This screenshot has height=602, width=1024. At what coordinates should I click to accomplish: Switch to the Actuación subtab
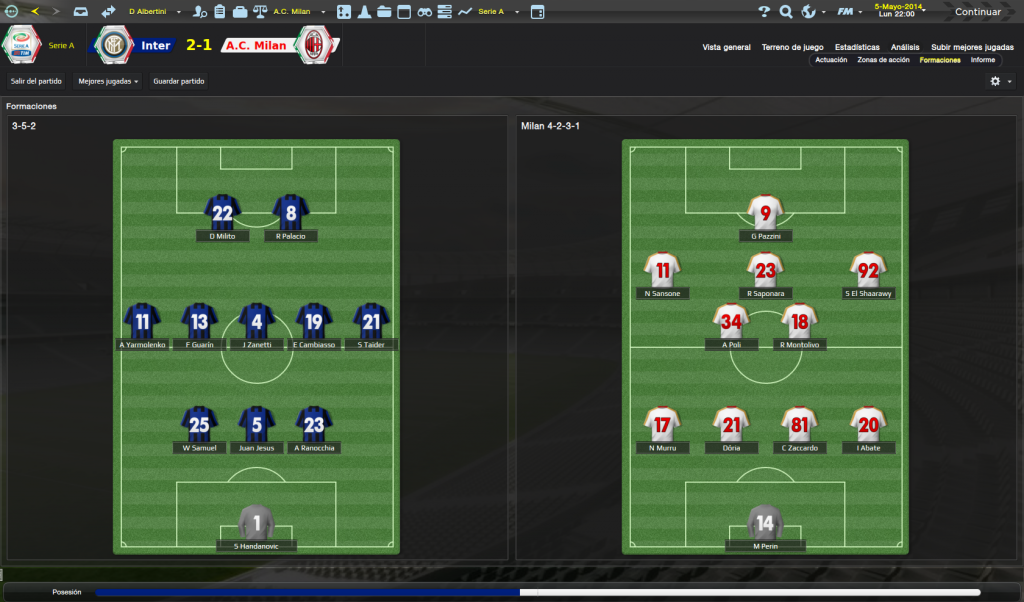tap(831, 60)
